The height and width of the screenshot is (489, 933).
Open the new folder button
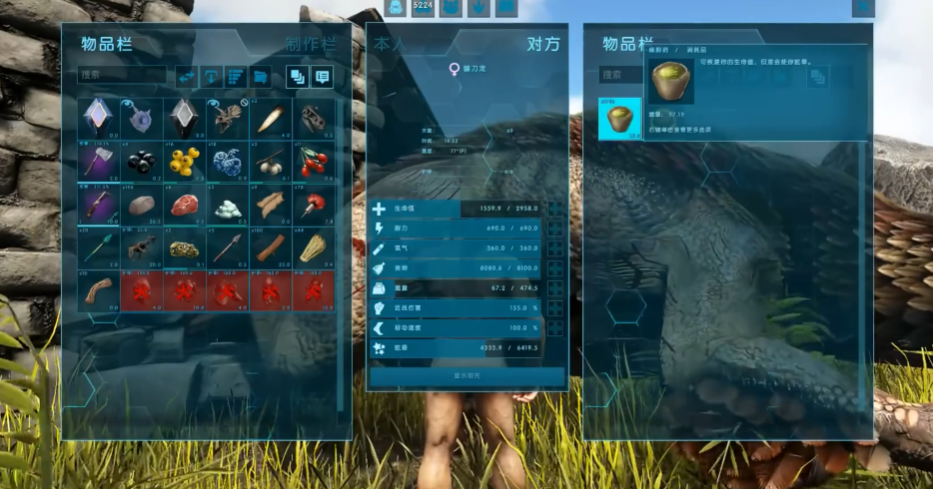(x=260, y=76)
